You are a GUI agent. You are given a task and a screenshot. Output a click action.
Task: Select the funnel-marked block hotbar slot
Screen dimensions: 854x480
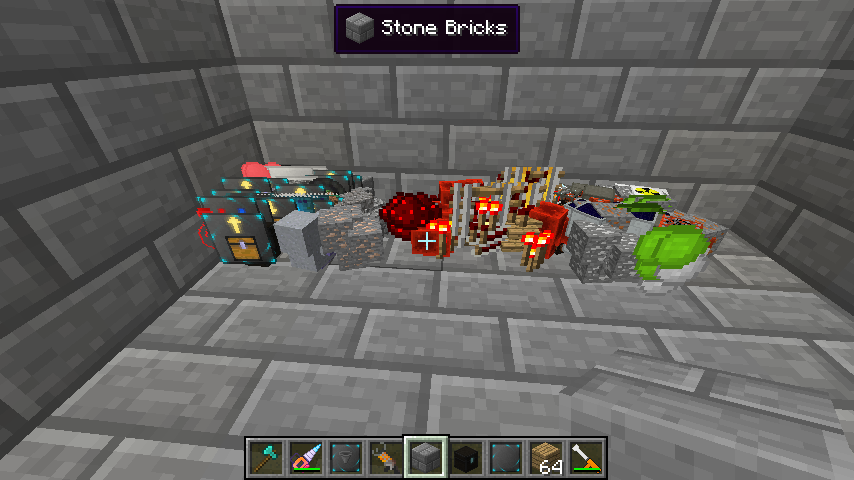coord(346,457)
